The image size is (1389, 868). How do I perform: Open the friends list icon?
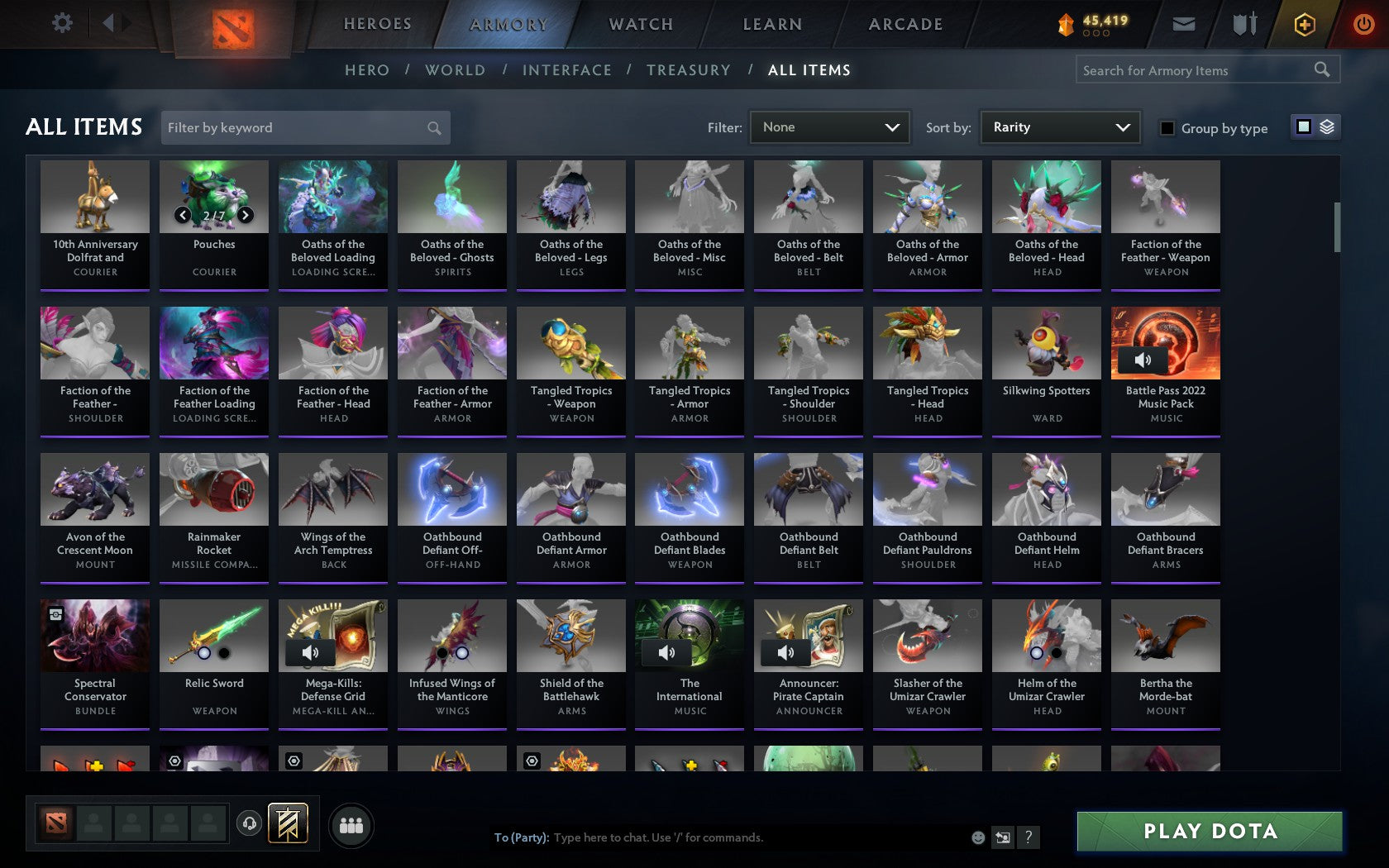click(x=352, y=824)
